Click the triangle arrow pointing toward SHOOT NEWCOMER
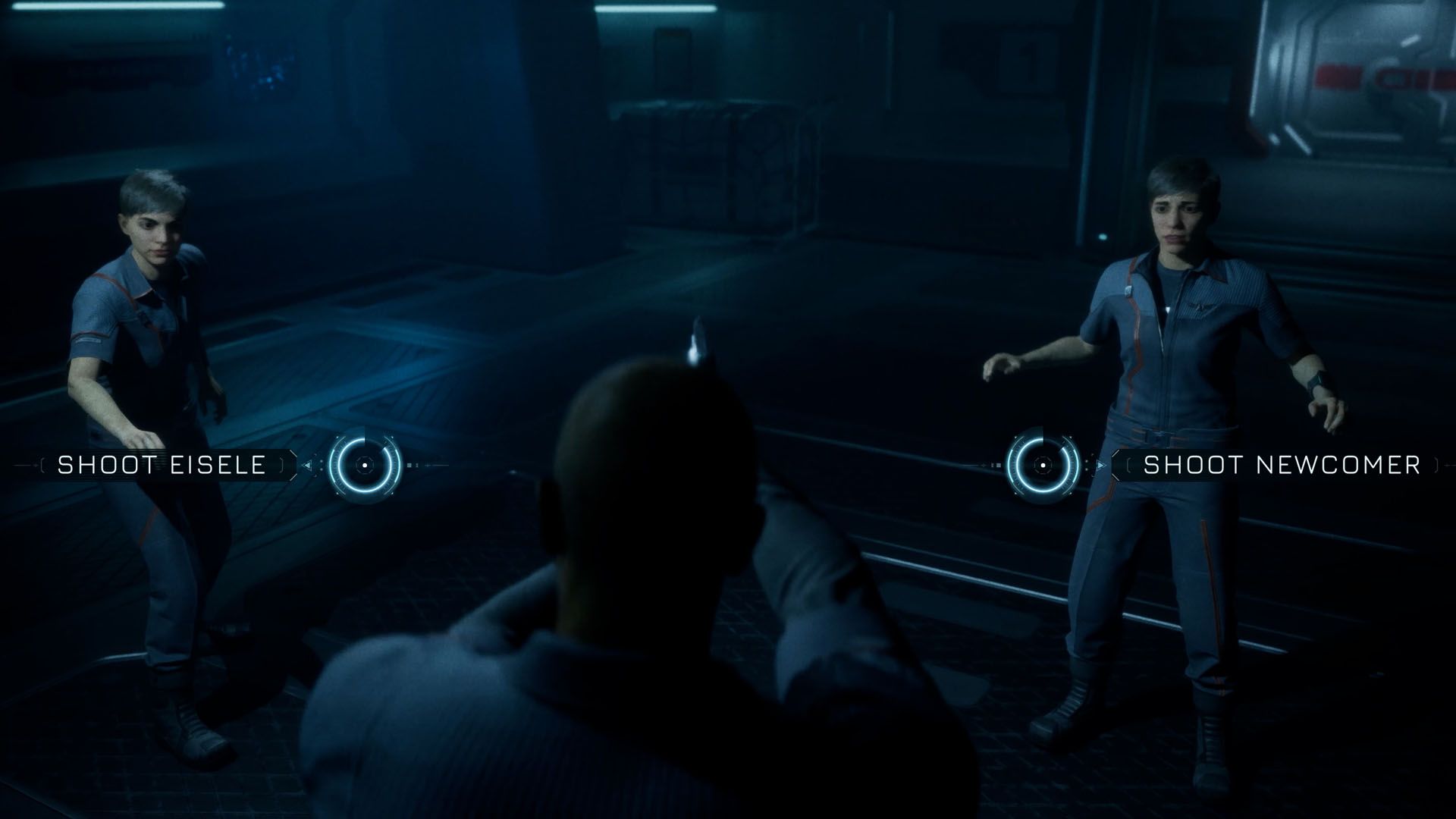Viewport: 1456px width, 819px height. pyautogui.click(x=1101, y=465)
